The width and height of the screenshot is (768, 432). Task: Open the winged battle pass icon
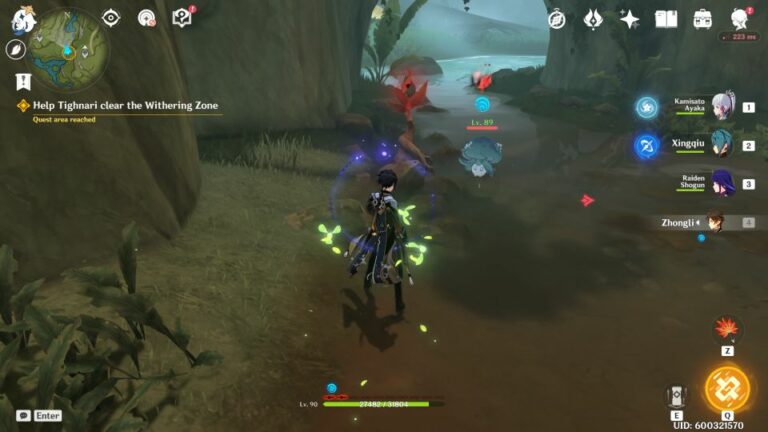[x=593, y=19]
